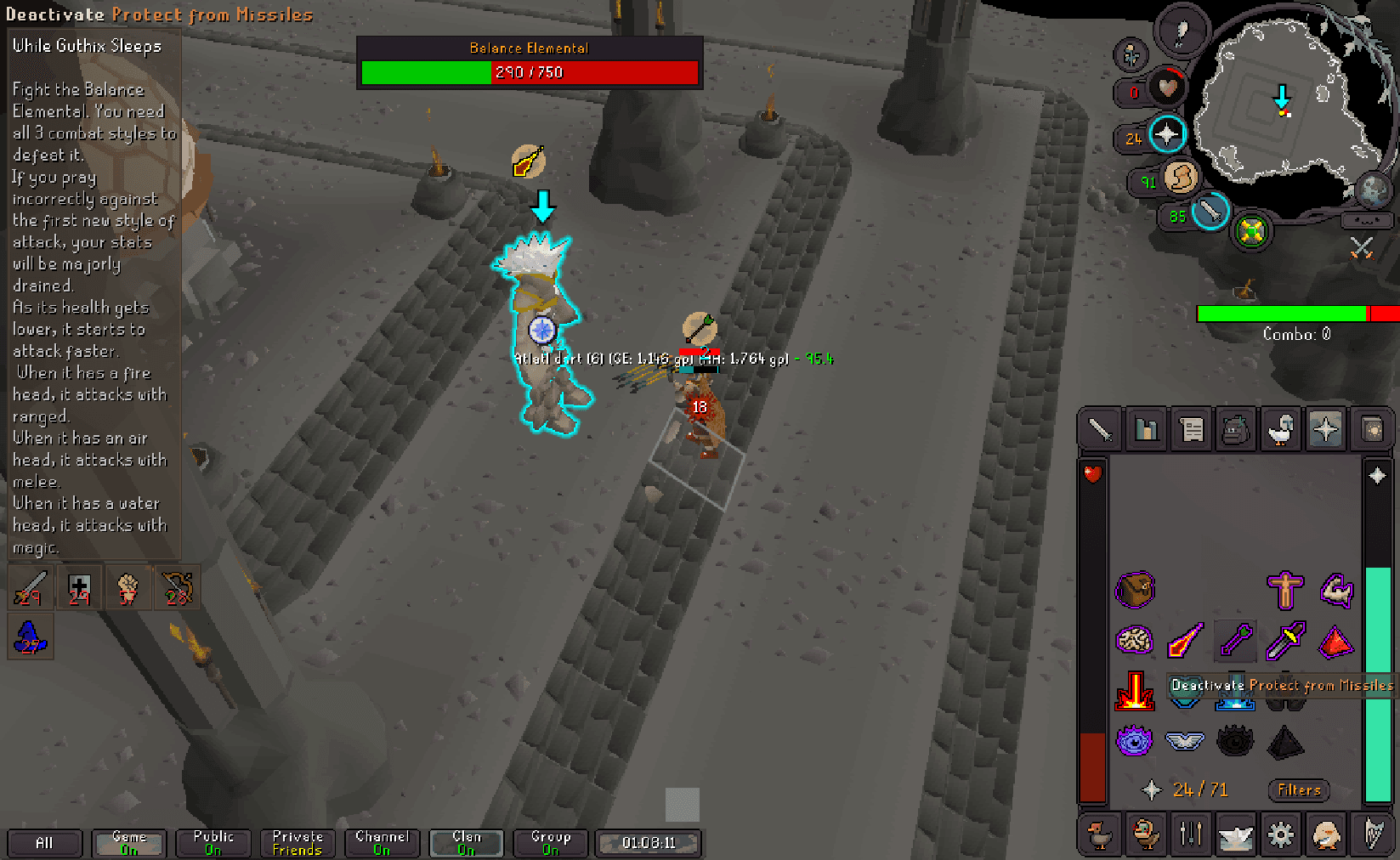Switch to the Clan chat tab
Viewport: 1400px width, 860px height.
(466, 842)
